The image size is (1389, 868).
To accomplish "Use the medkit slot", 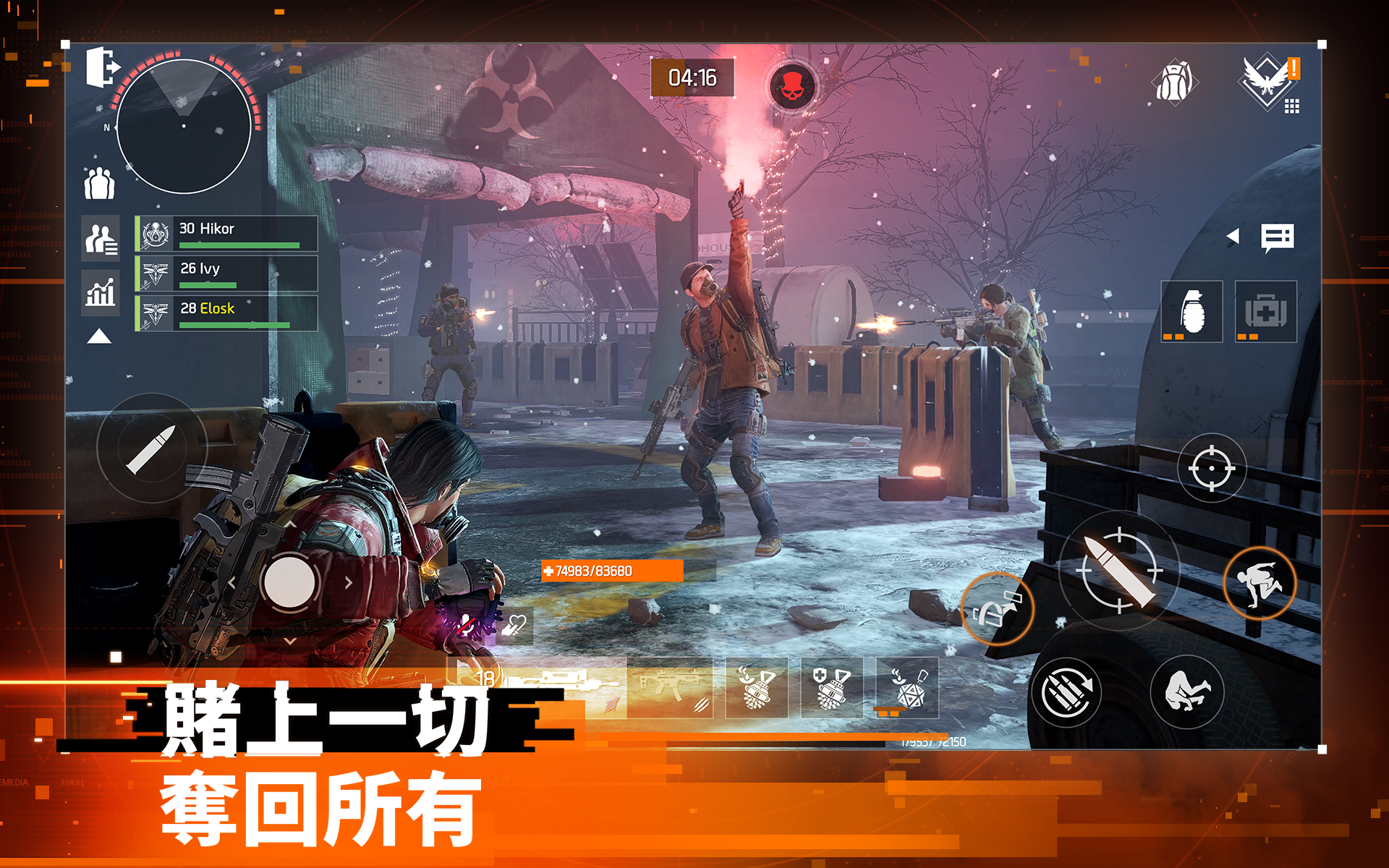I will [x=1265, y=312].
